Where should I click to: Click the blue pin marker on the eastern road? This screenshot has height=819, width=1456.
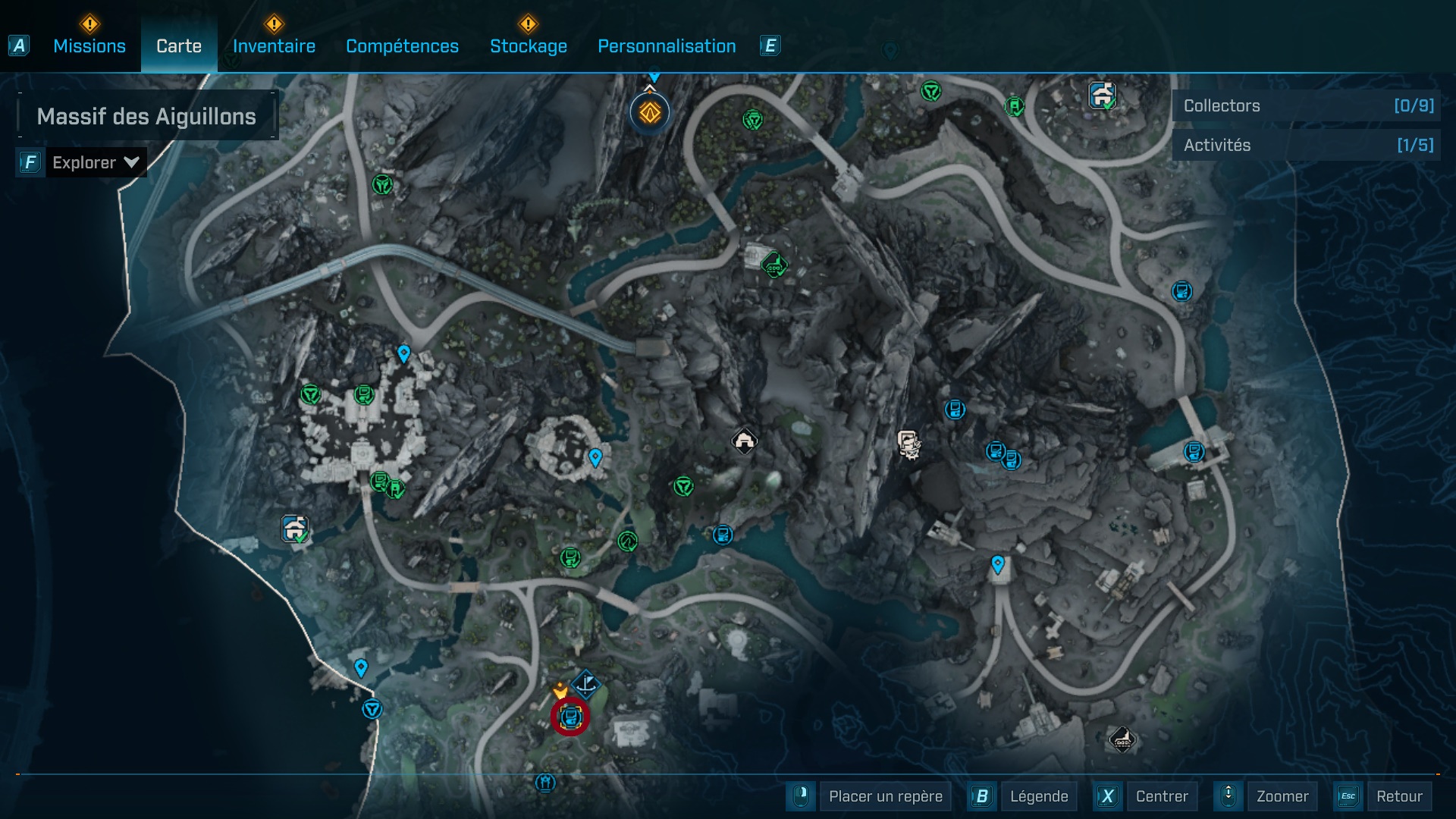point(997,563)
